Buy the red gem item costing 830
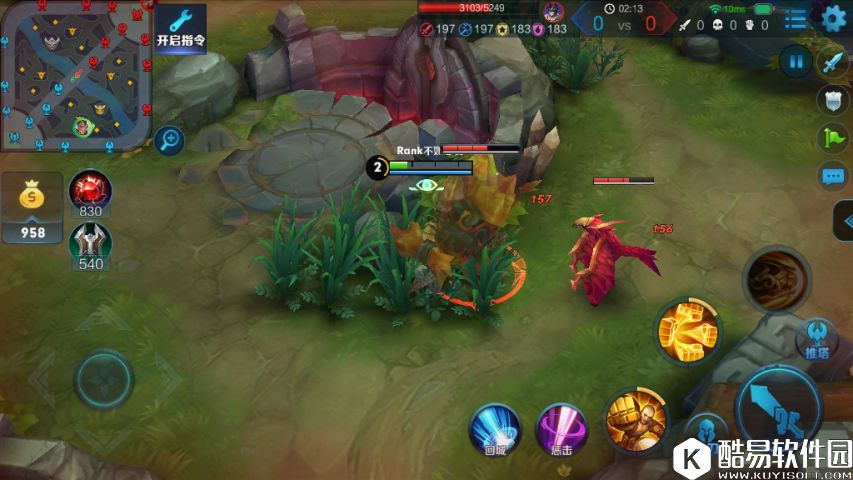The width and height of the screenshot is (853, 480). (x=90, y=191)
